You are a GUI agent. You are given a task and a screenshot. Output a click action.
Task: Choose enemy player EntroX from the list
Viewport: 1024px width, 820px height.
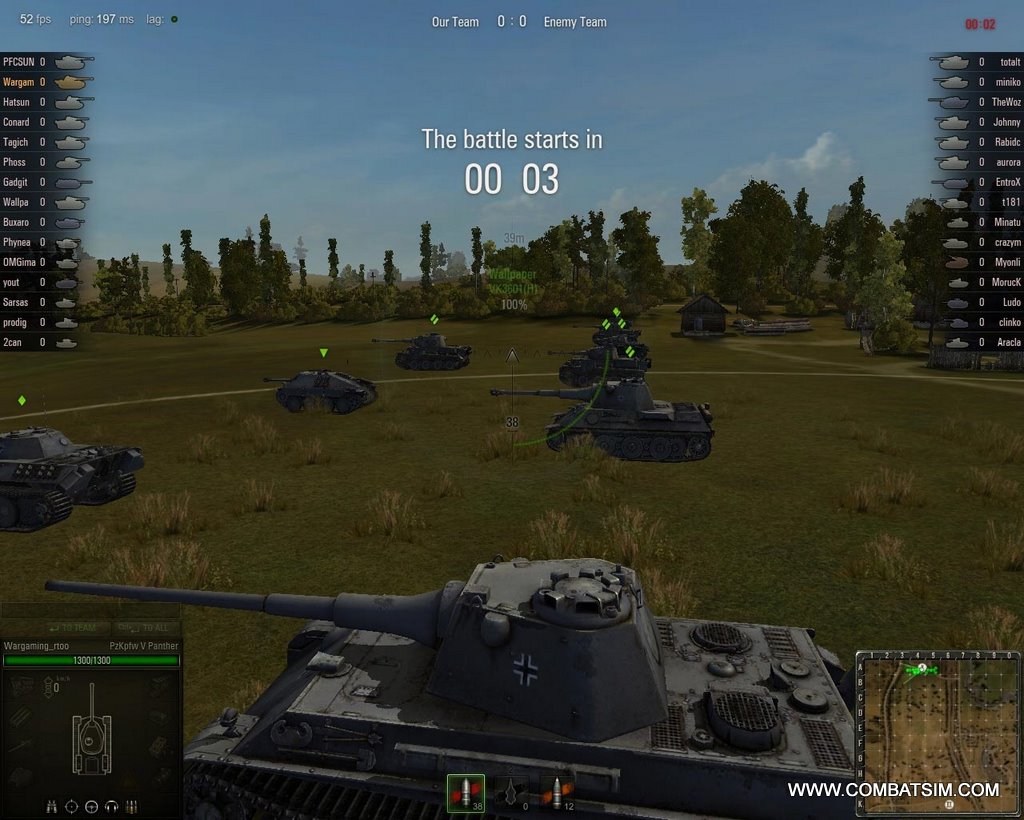(1007, 182)
